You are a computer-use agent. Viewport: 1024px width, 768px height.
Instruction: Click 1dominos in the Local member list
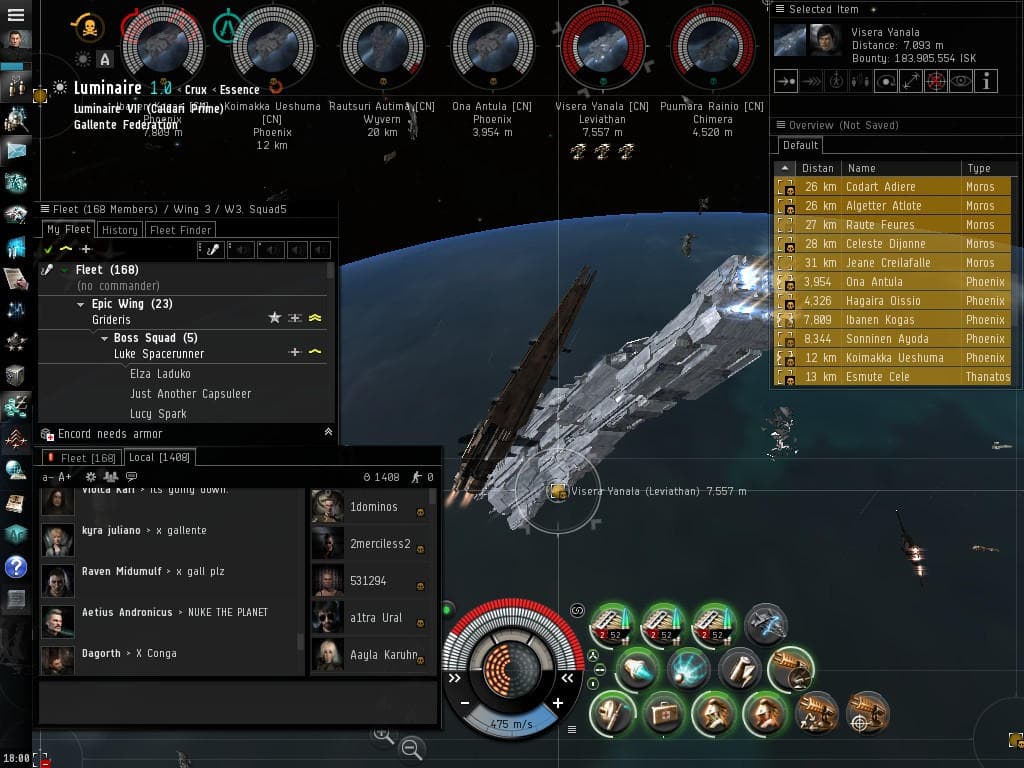[373, 507]
